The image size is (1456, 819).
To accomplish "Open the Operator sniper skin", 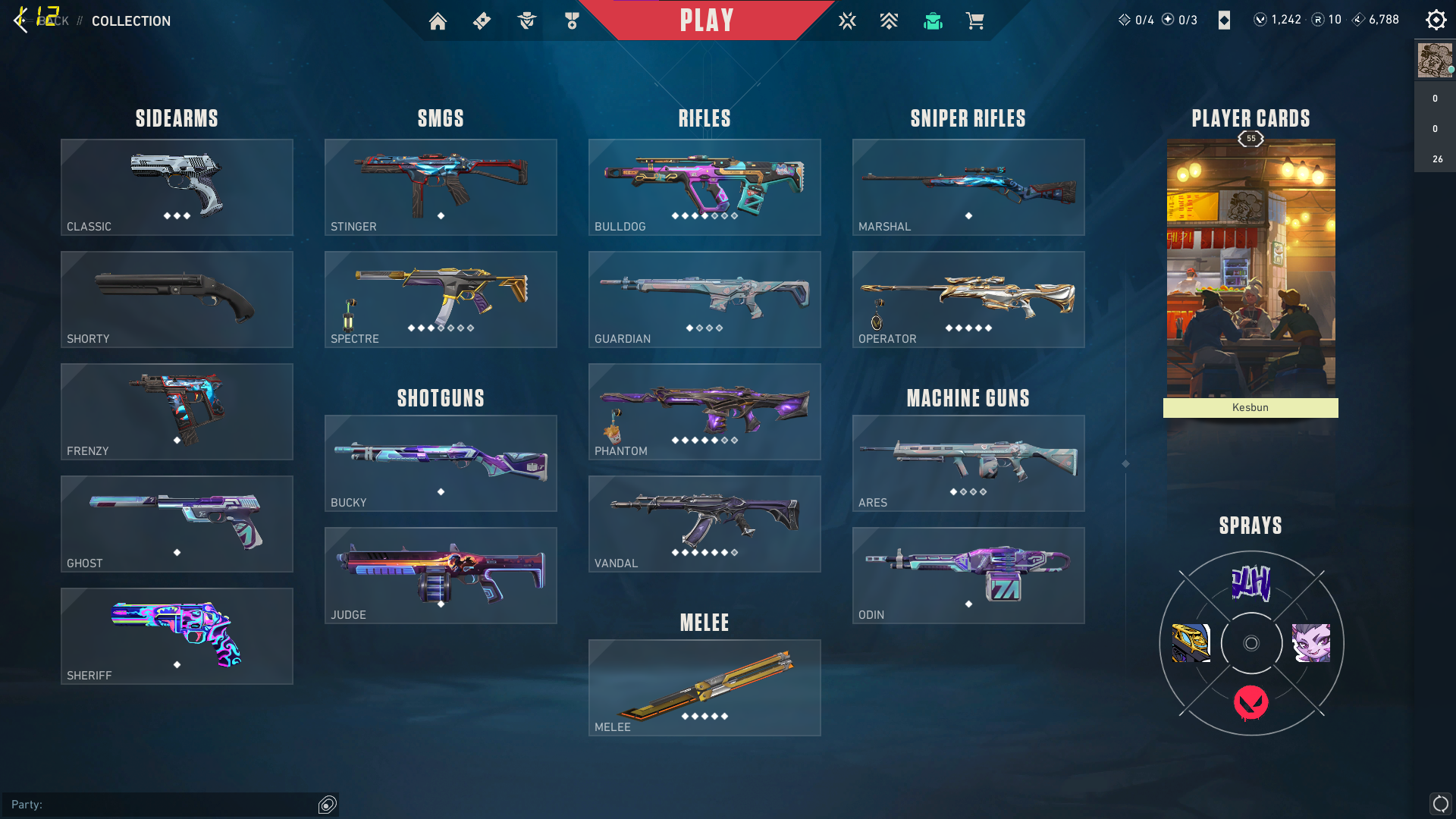I will click(x=968, y=299).
